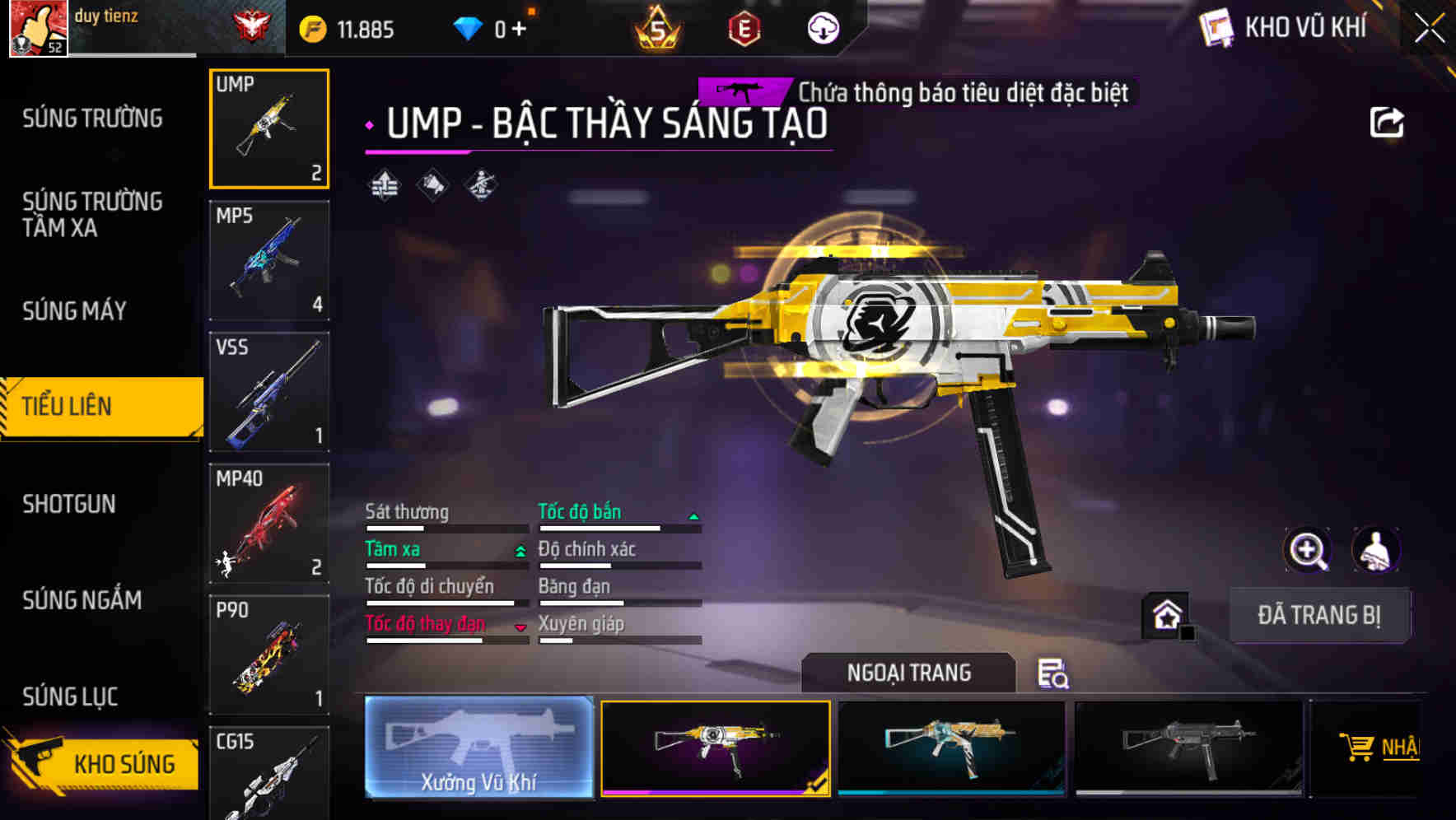The image size is (1456, 820).
Task: Zoom in with the magnifier icon
Action: point(1307,549)
